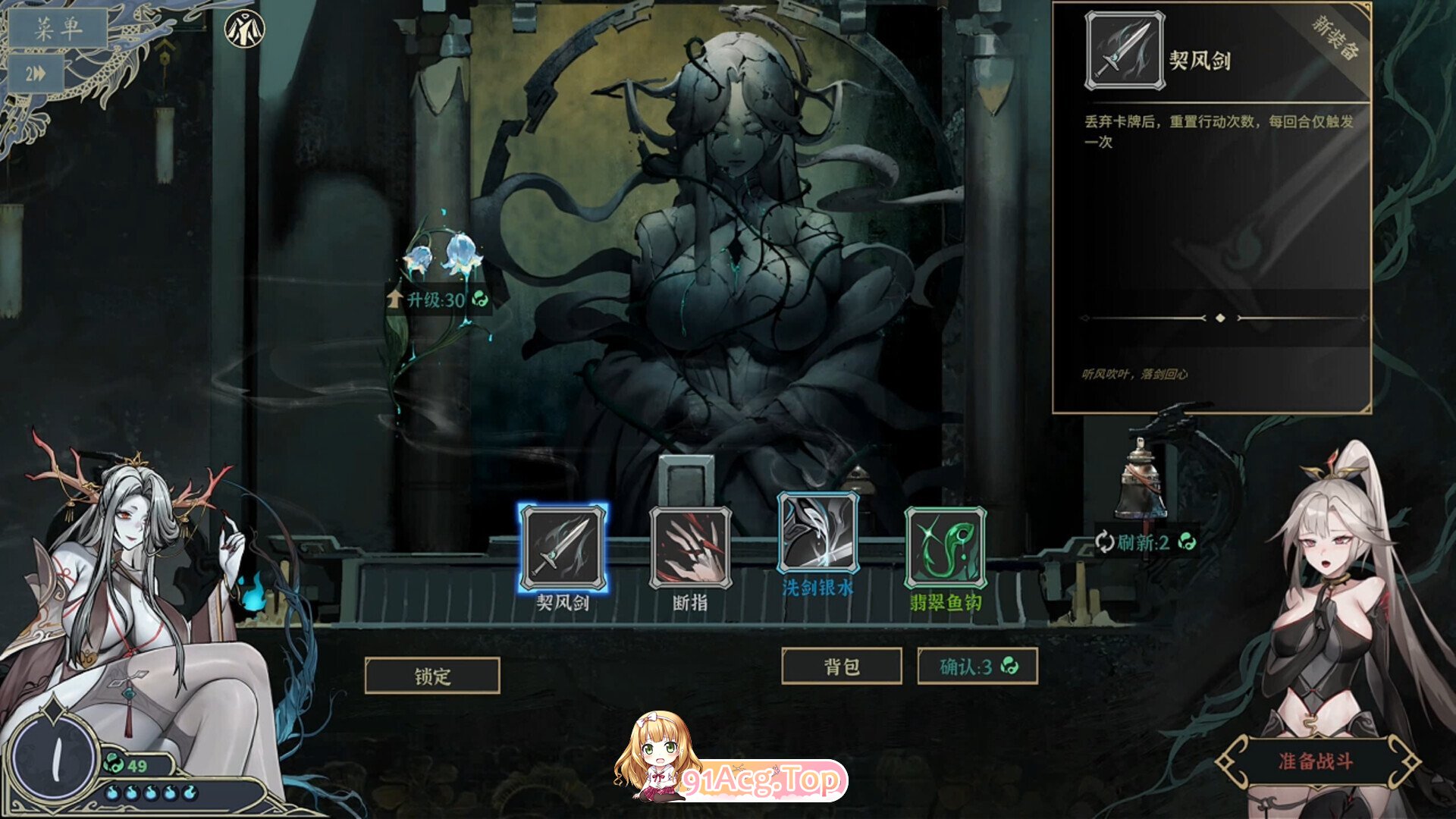This screenshot has width=1456, height=819.
Task: Click the 升级:30 upgrade arrow icon
Action: [x=397, y=297]
